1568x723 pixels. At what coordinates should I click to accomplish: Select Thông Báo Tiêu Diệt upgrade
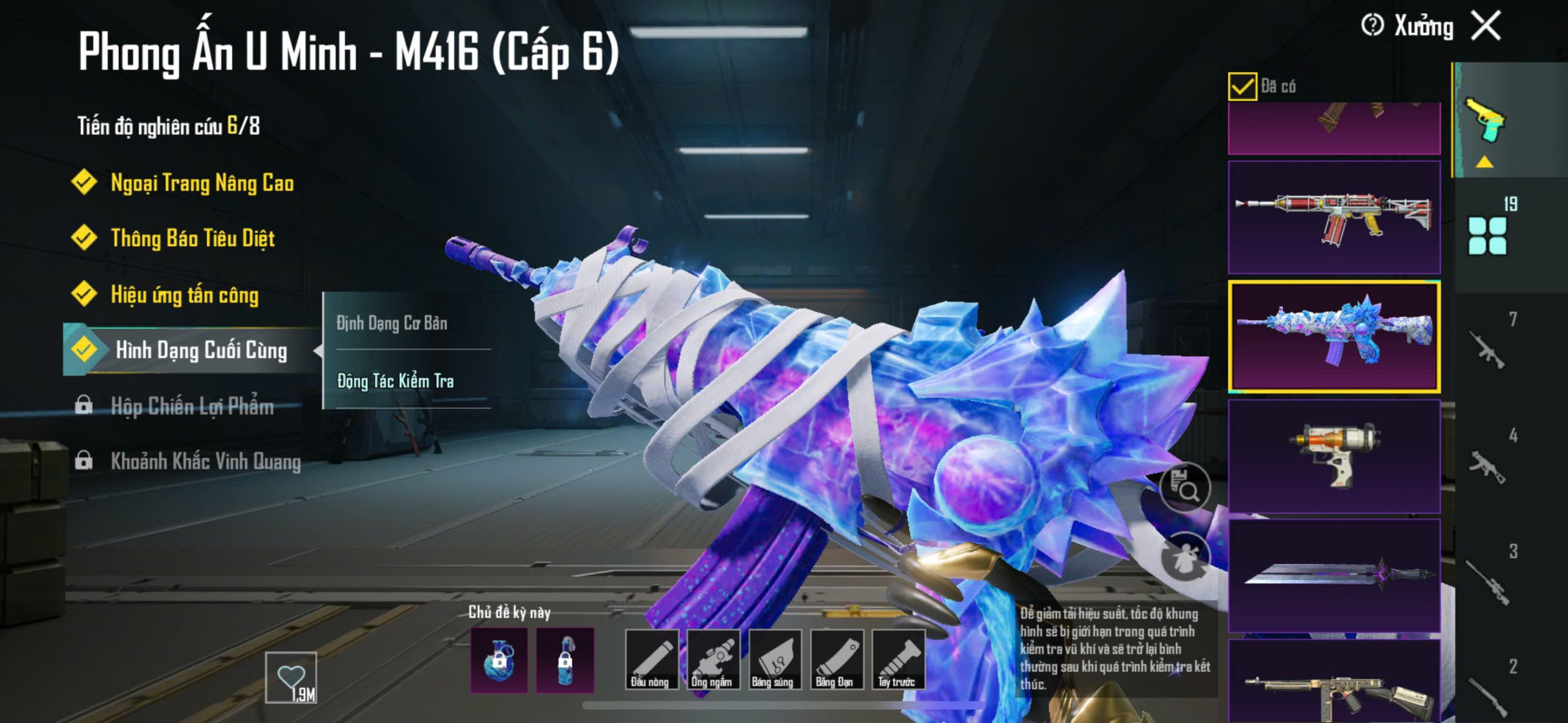(x=192, y=238)
